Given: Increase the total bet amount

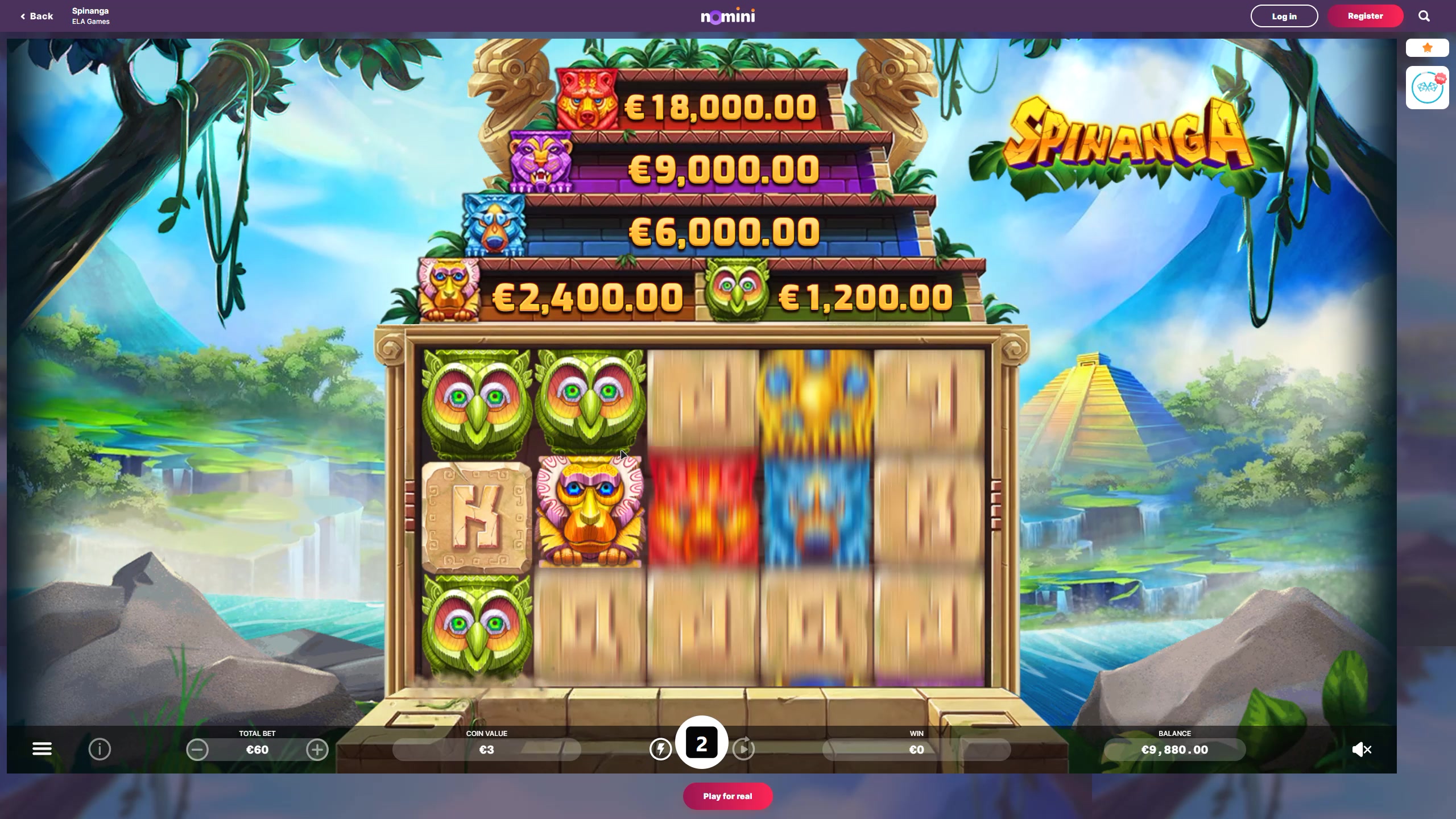Looking at the screenshot, I should click(317, 750).
